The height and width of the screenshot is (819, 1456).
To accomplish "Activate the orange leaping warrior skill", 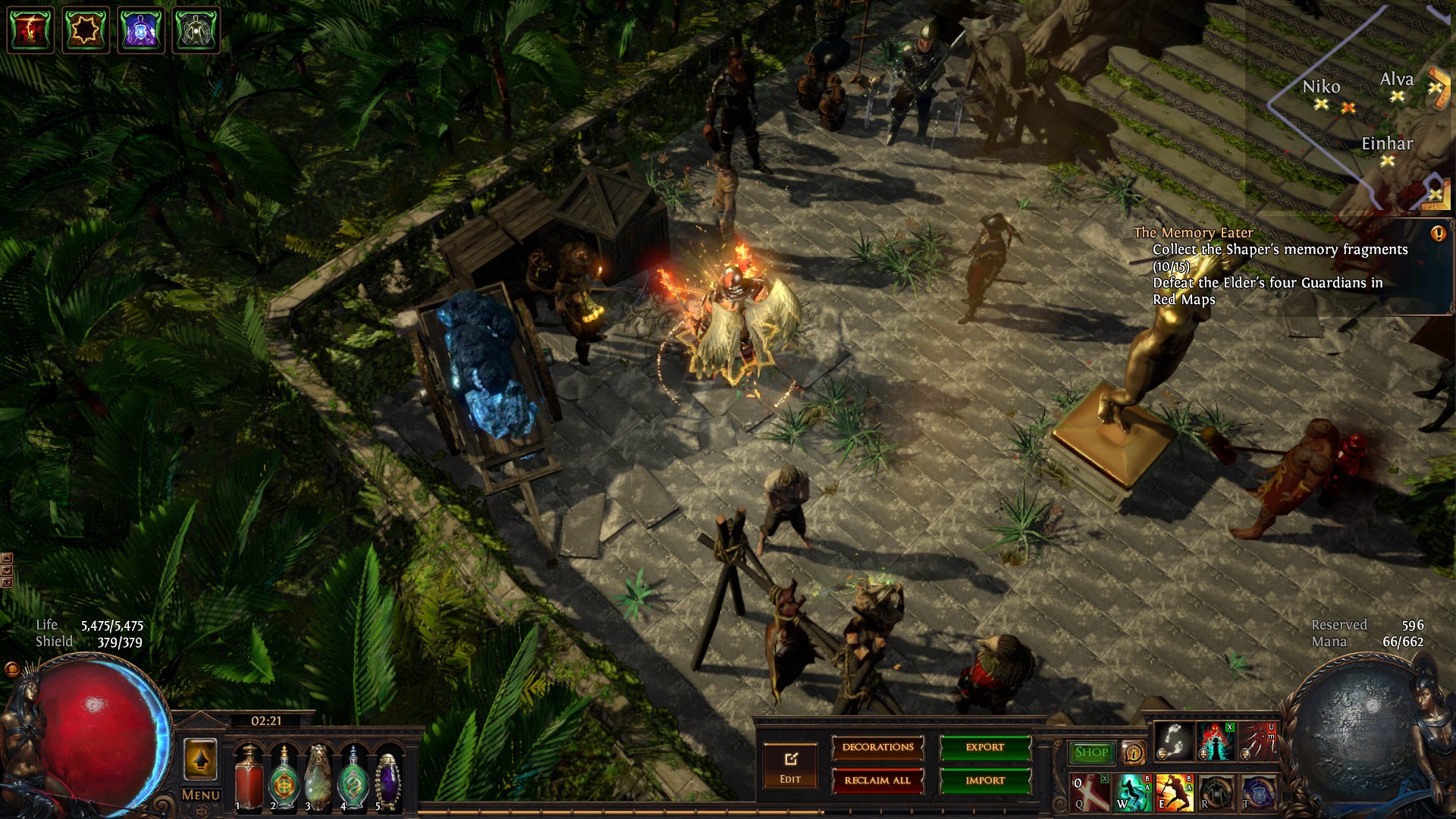I will (x=1173, y=793).
